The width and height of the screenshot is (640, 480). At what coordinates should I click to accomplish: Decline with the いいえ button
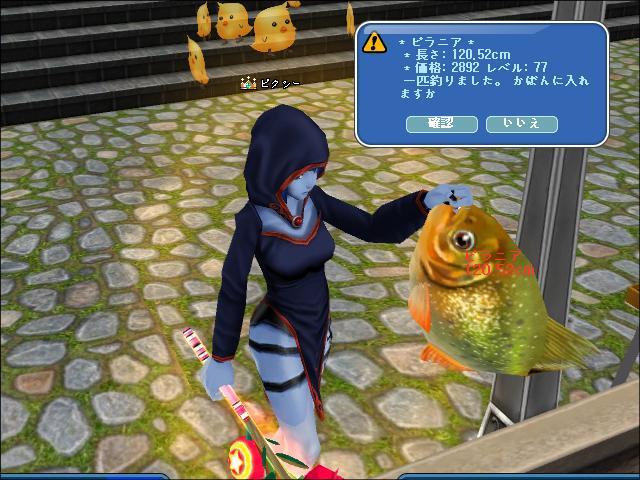521,123
